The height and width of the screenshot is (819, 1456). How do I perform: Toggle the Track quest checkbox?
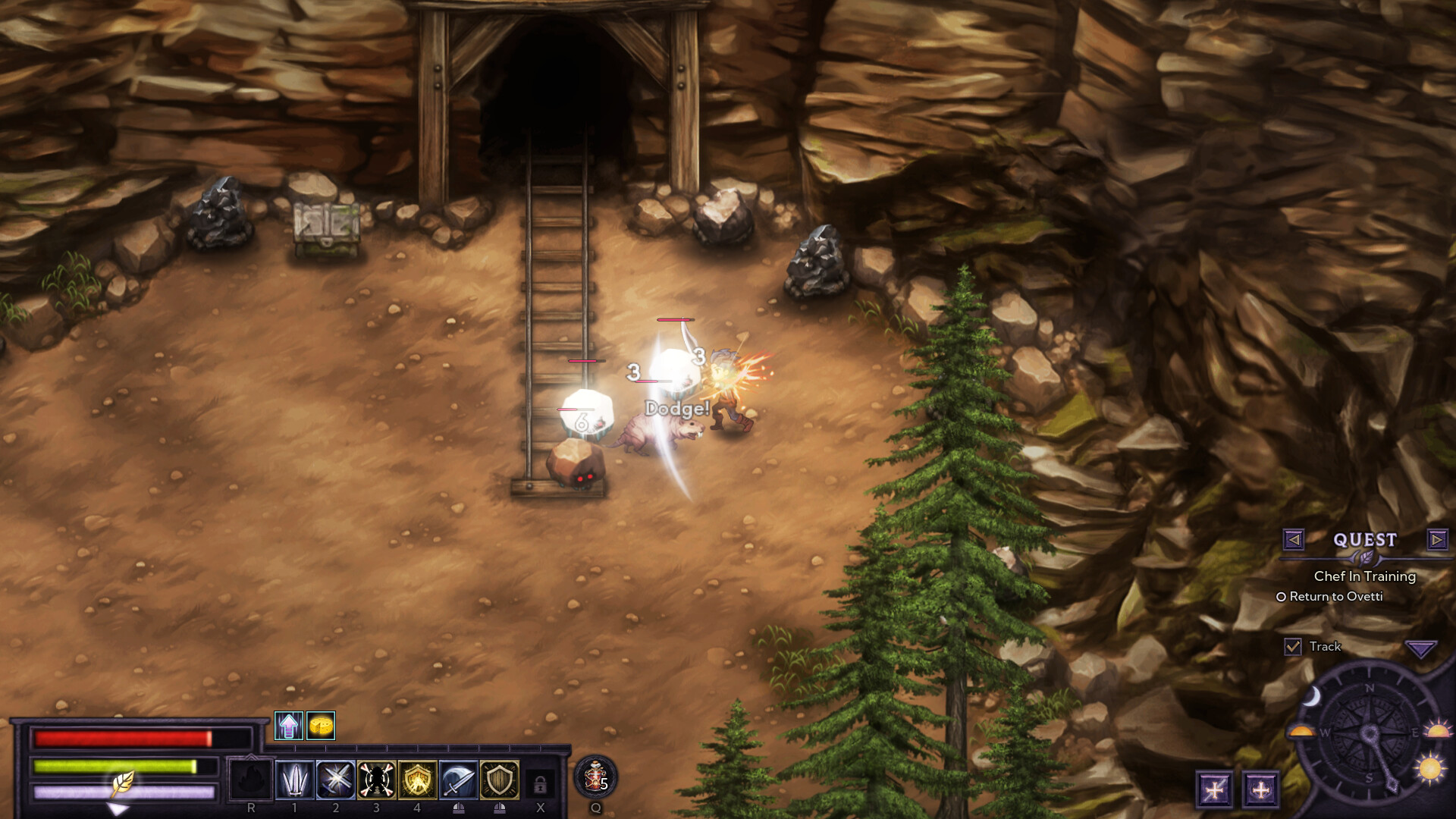click(1293, 647)
